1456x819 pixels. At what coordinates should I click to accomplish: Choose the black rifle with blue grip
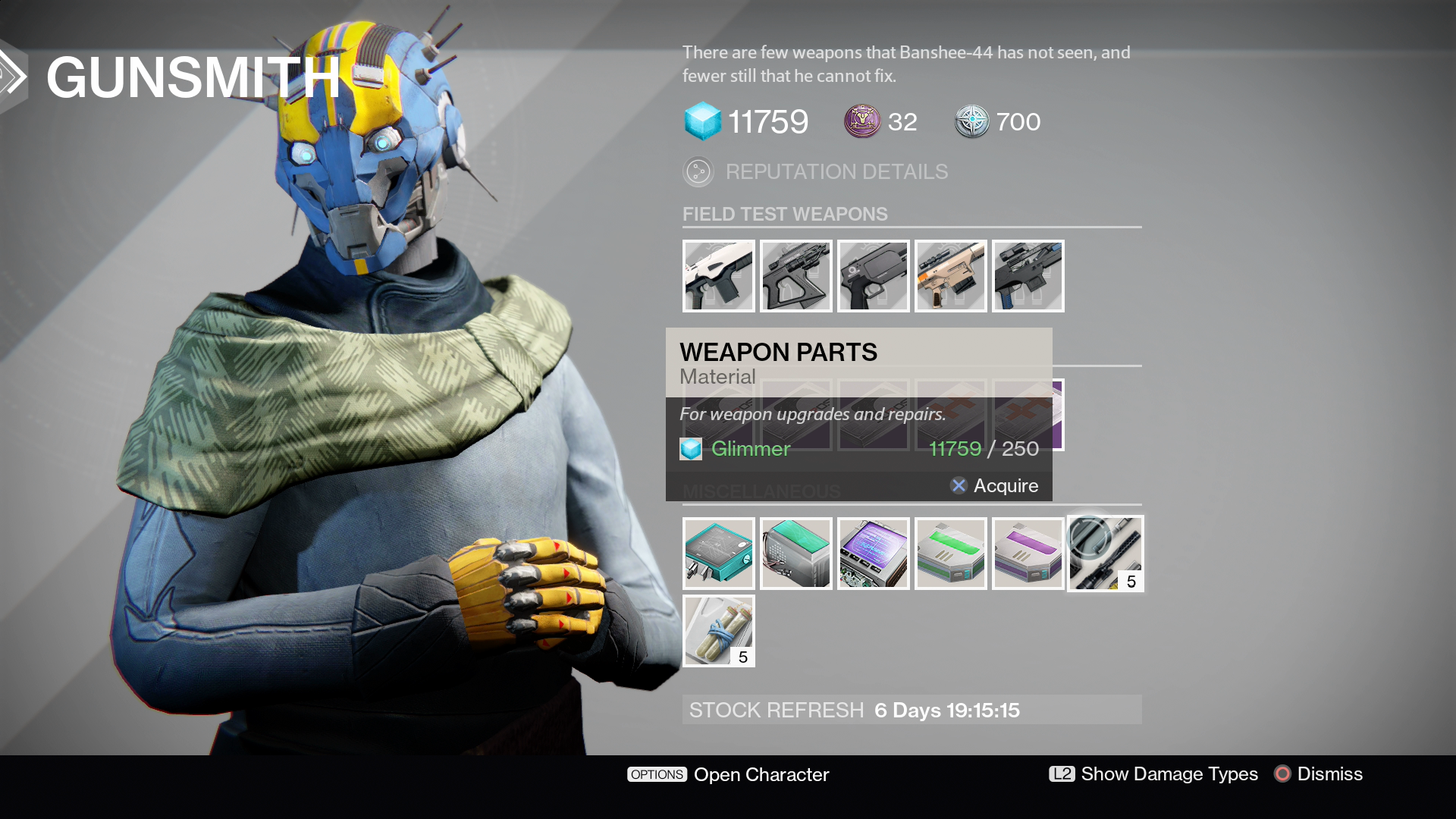point(1028,276)
